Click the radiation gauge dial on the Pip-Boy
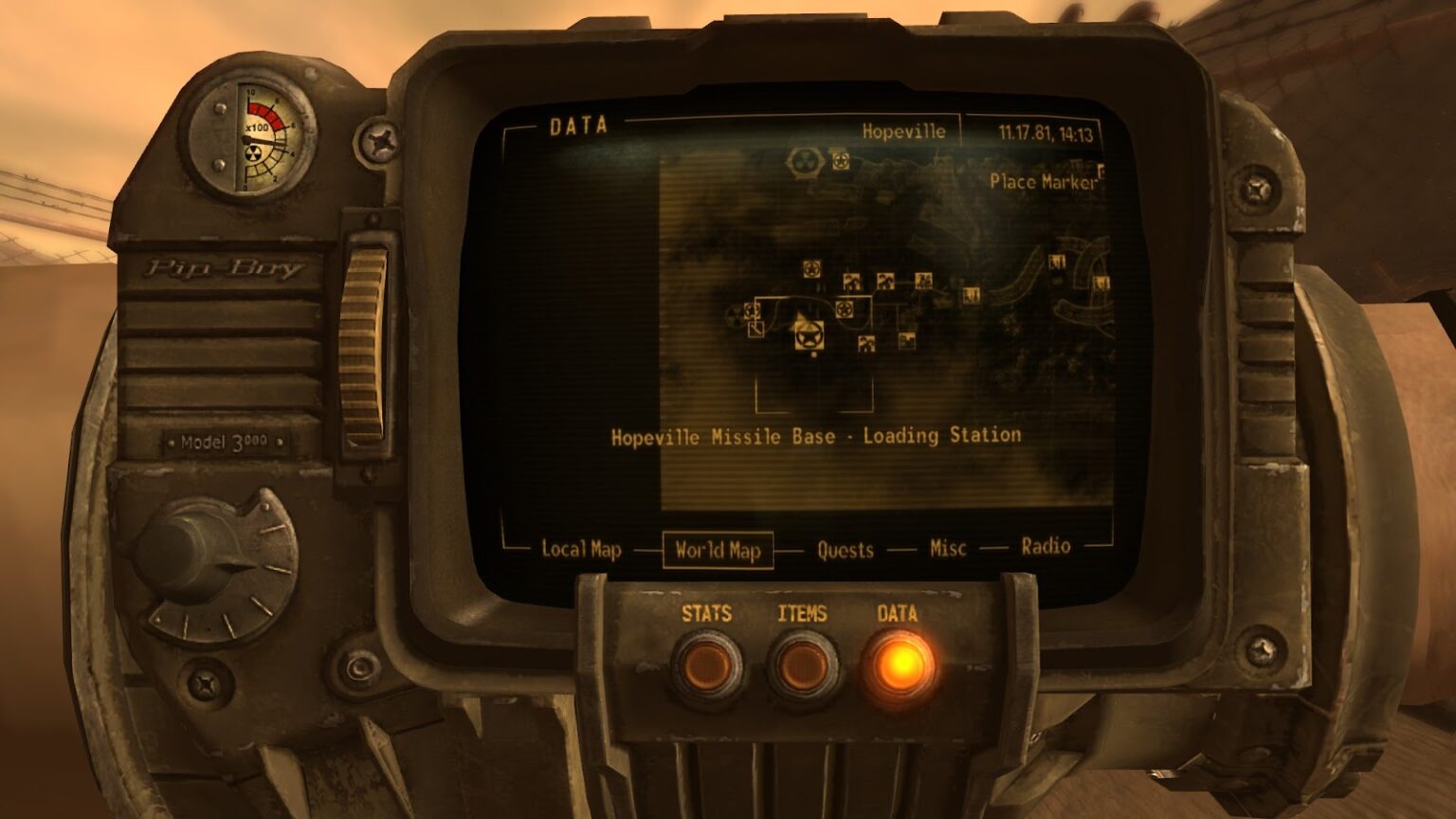 tap(251, 137)
